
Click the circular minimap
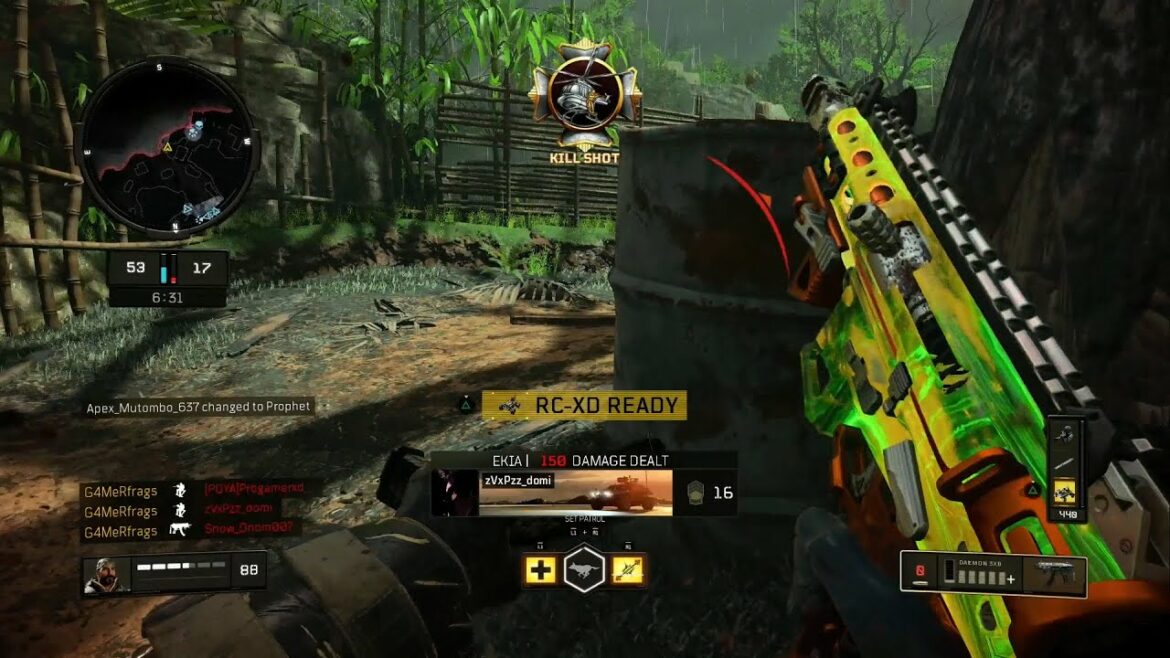[x=167, y=146]
